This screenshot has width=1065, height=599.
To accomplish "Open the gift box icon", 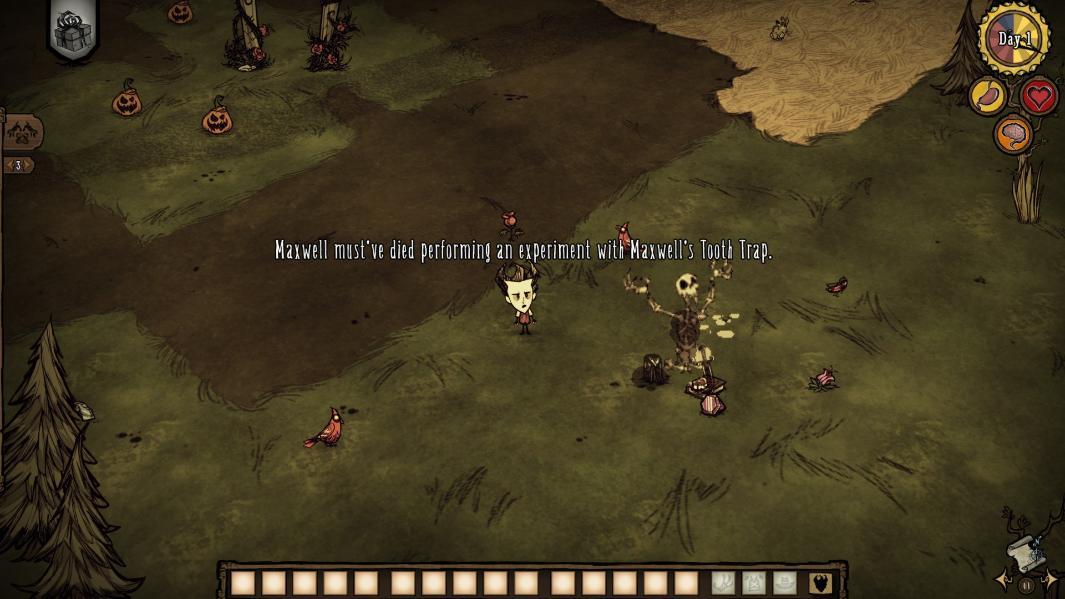I will pos(71,32).
